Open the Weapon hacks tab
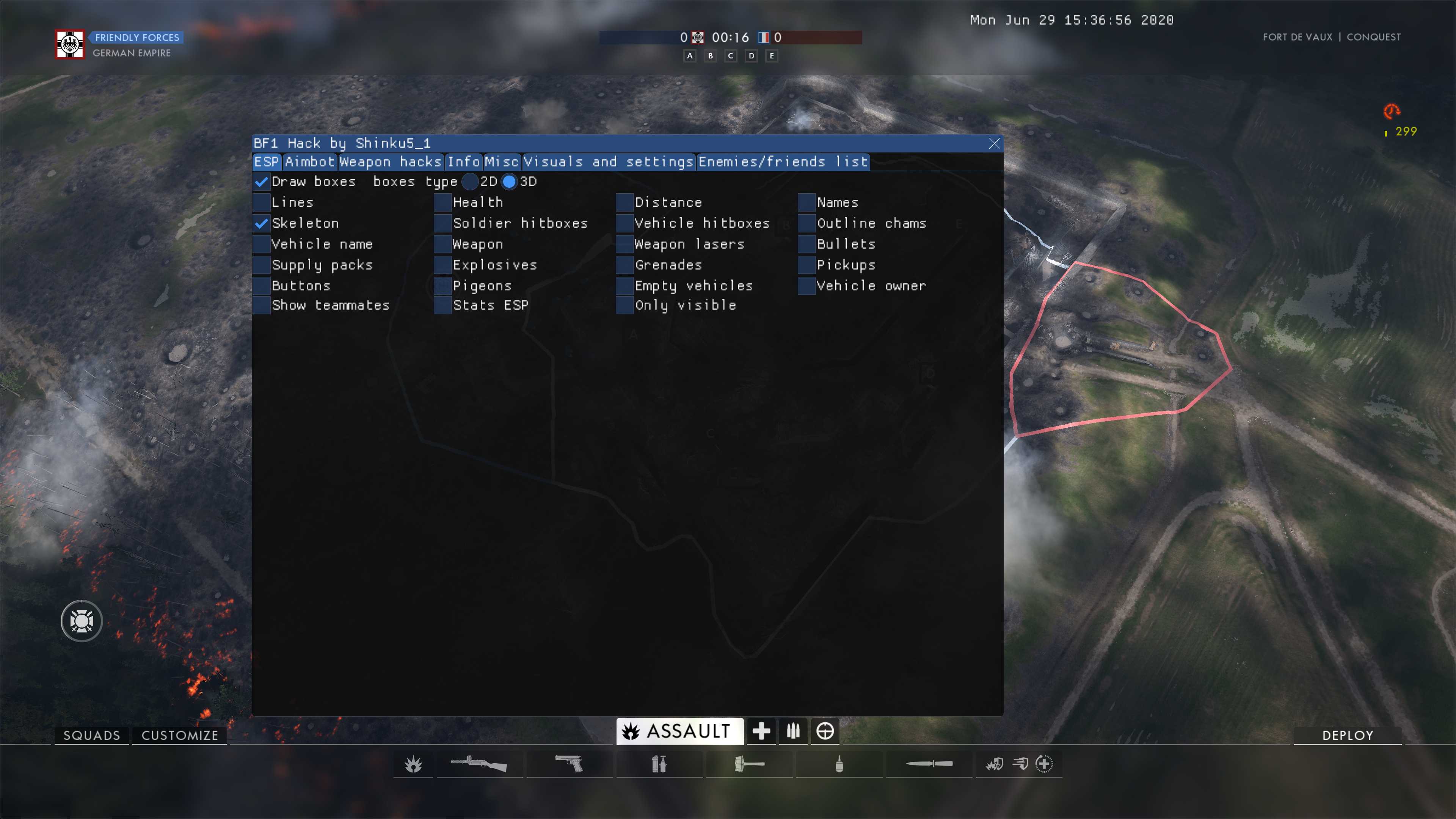This screenshot has width=1456, height=819. pyautogui.click(x=390, y=162)
